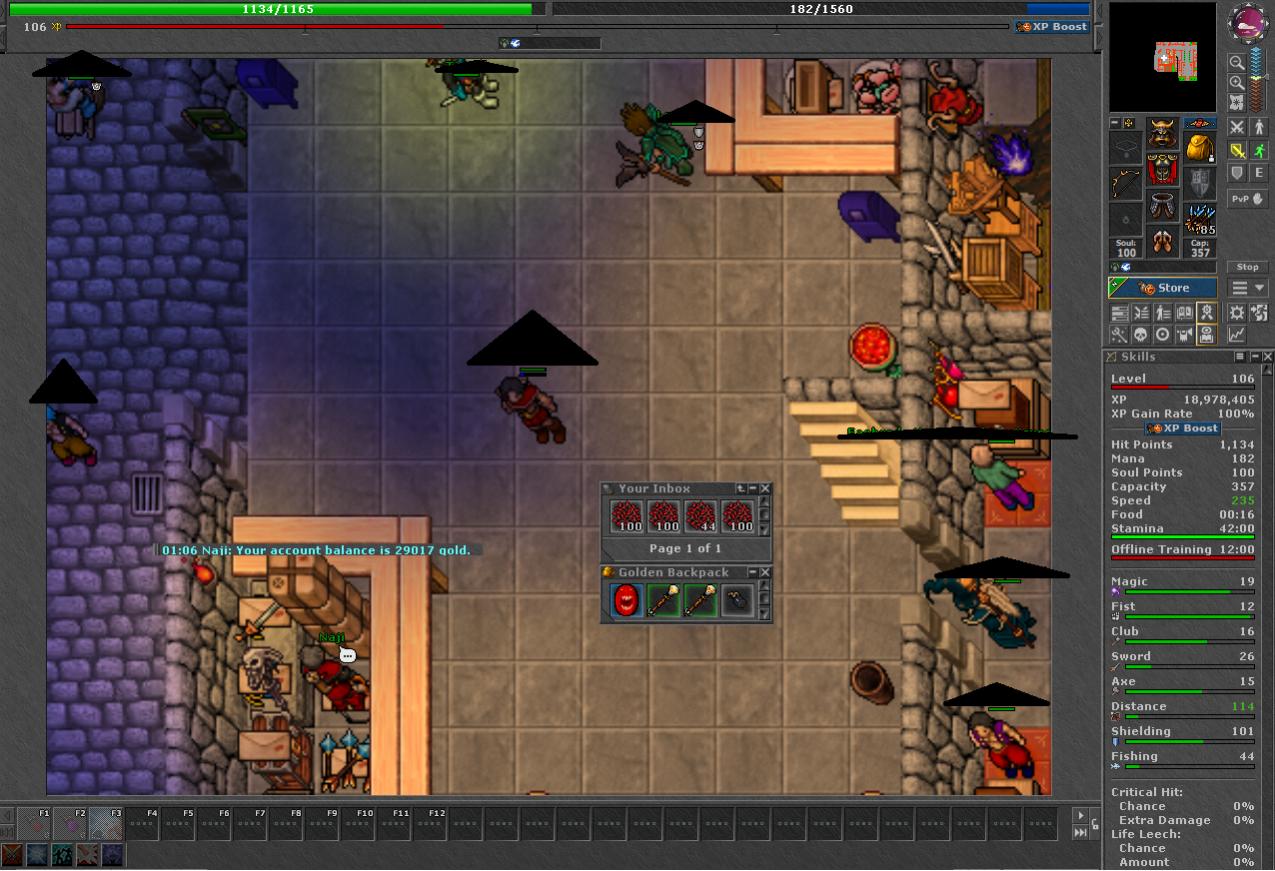This screenshot has width=1275, height=871.
Task: Activate the F3 hotkey slot
Action: coord(106,824)
